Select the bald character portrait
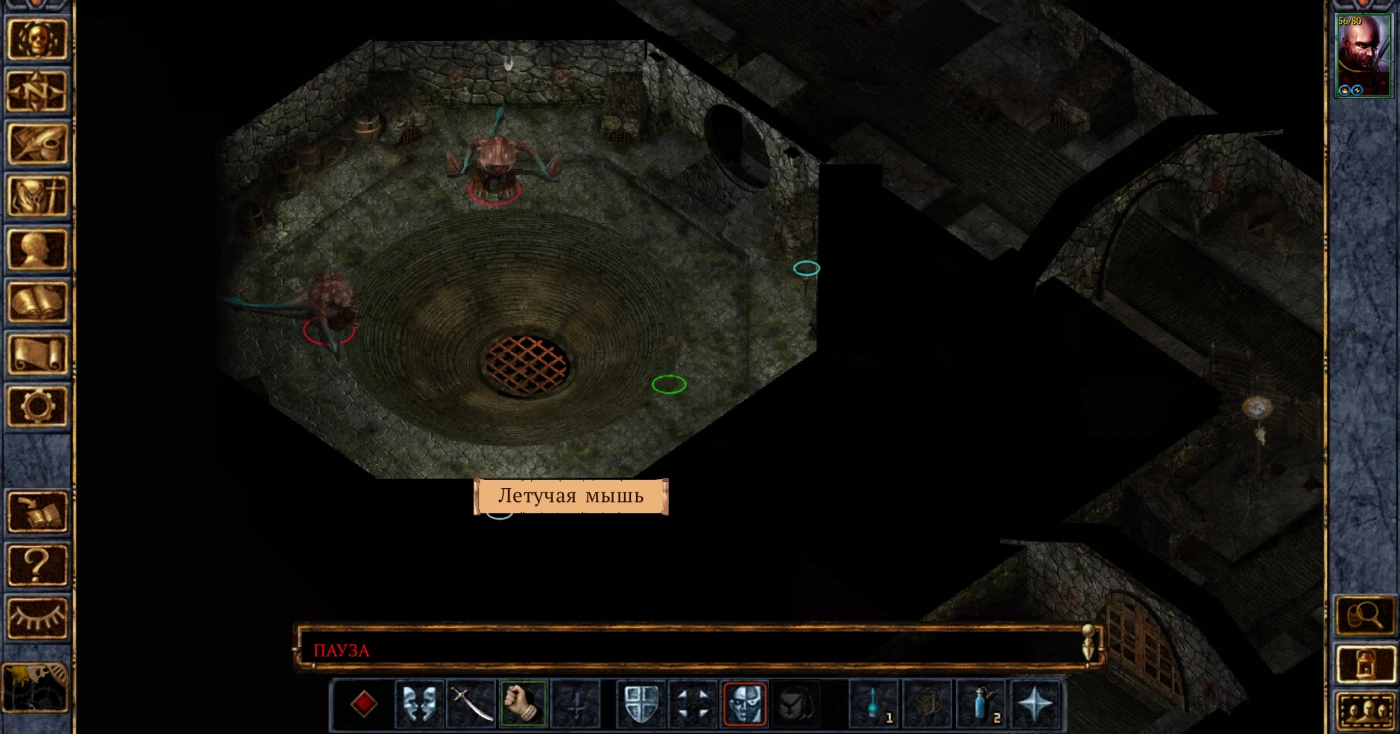 1363,55
